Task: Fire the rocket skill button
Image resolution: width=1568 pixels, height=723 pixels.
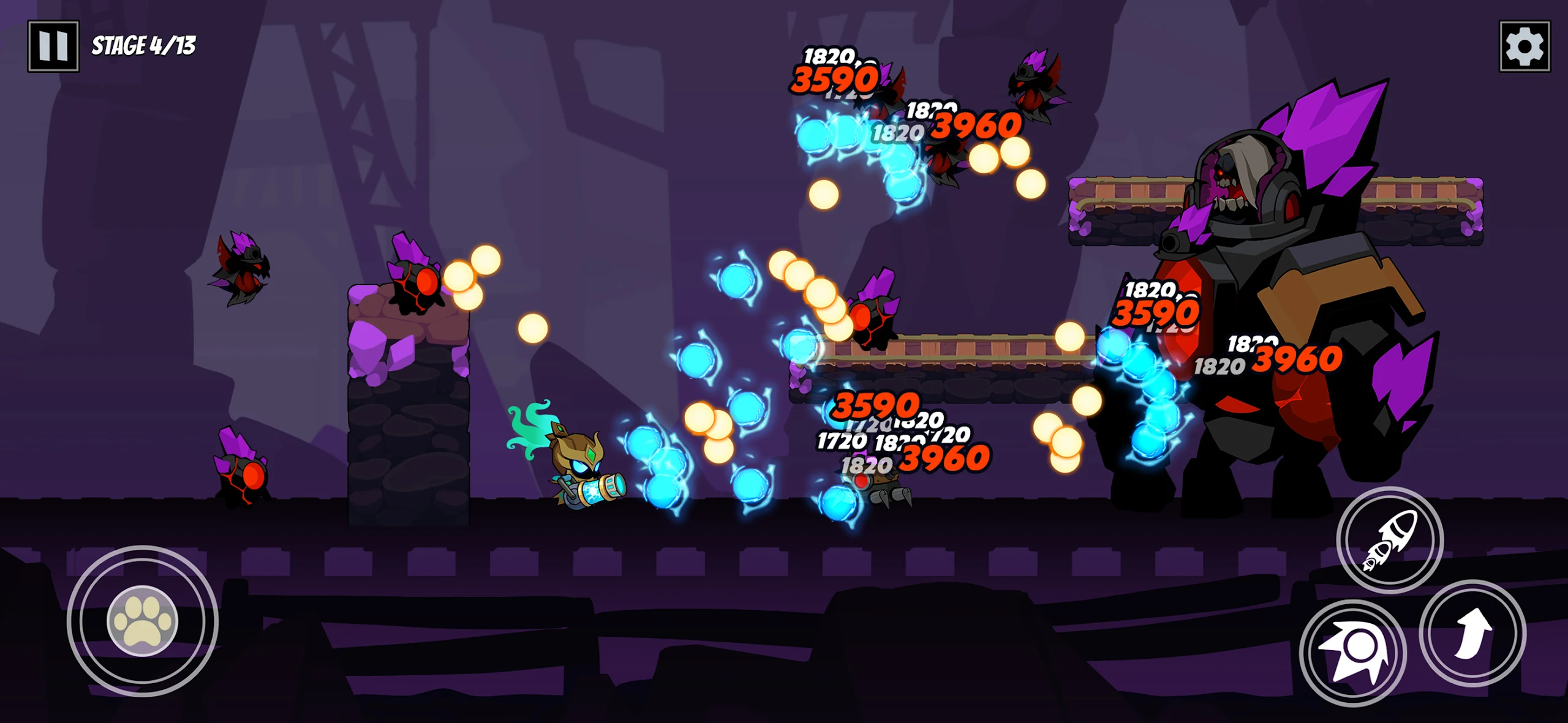Action: coord(1389,540)
